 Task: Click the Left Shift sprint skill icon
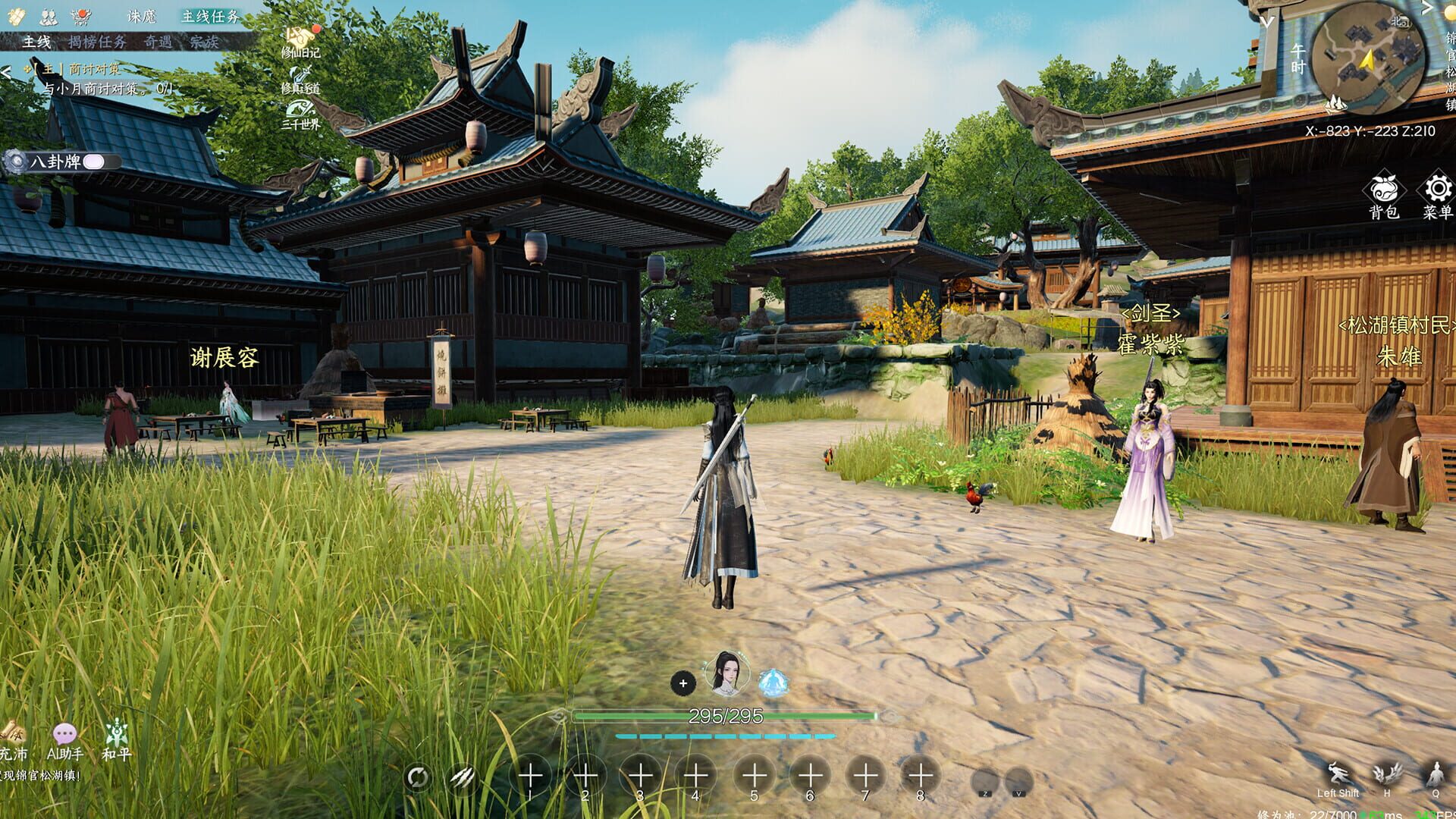(x=1338, y=773)
